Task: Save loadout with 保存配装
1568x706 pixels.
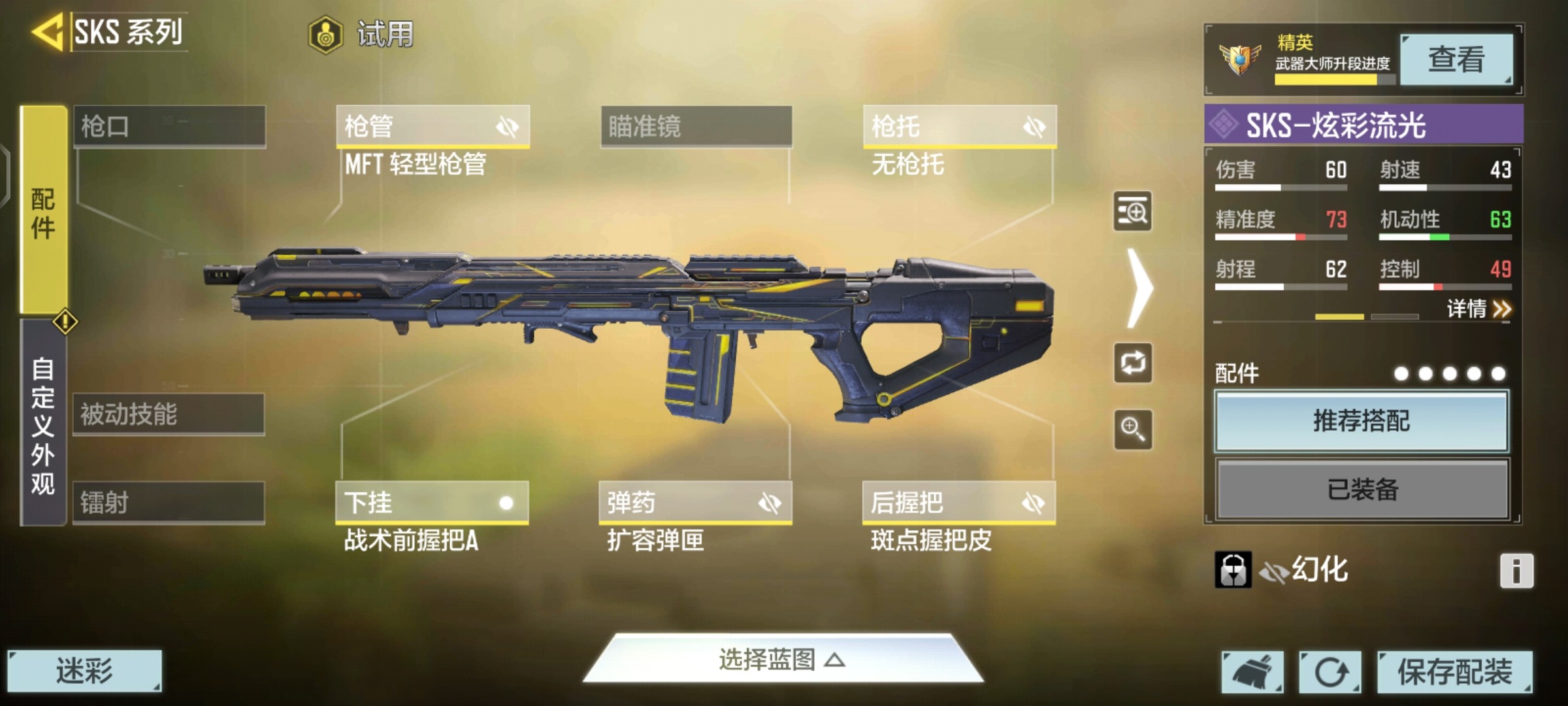Action: click(x=1454, y=671)
